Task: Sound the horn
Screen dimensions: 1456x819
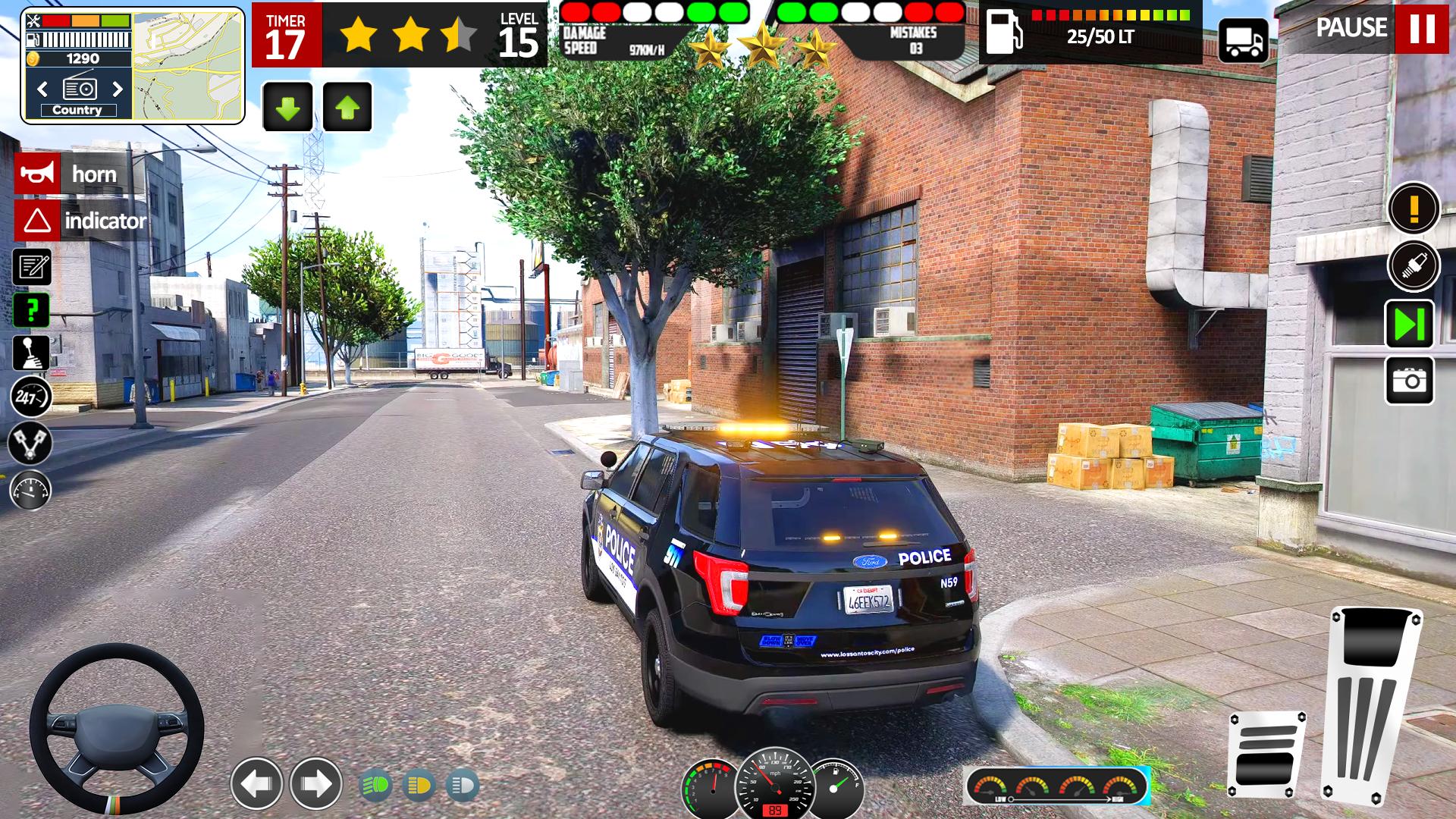Action: click(38, 173)
